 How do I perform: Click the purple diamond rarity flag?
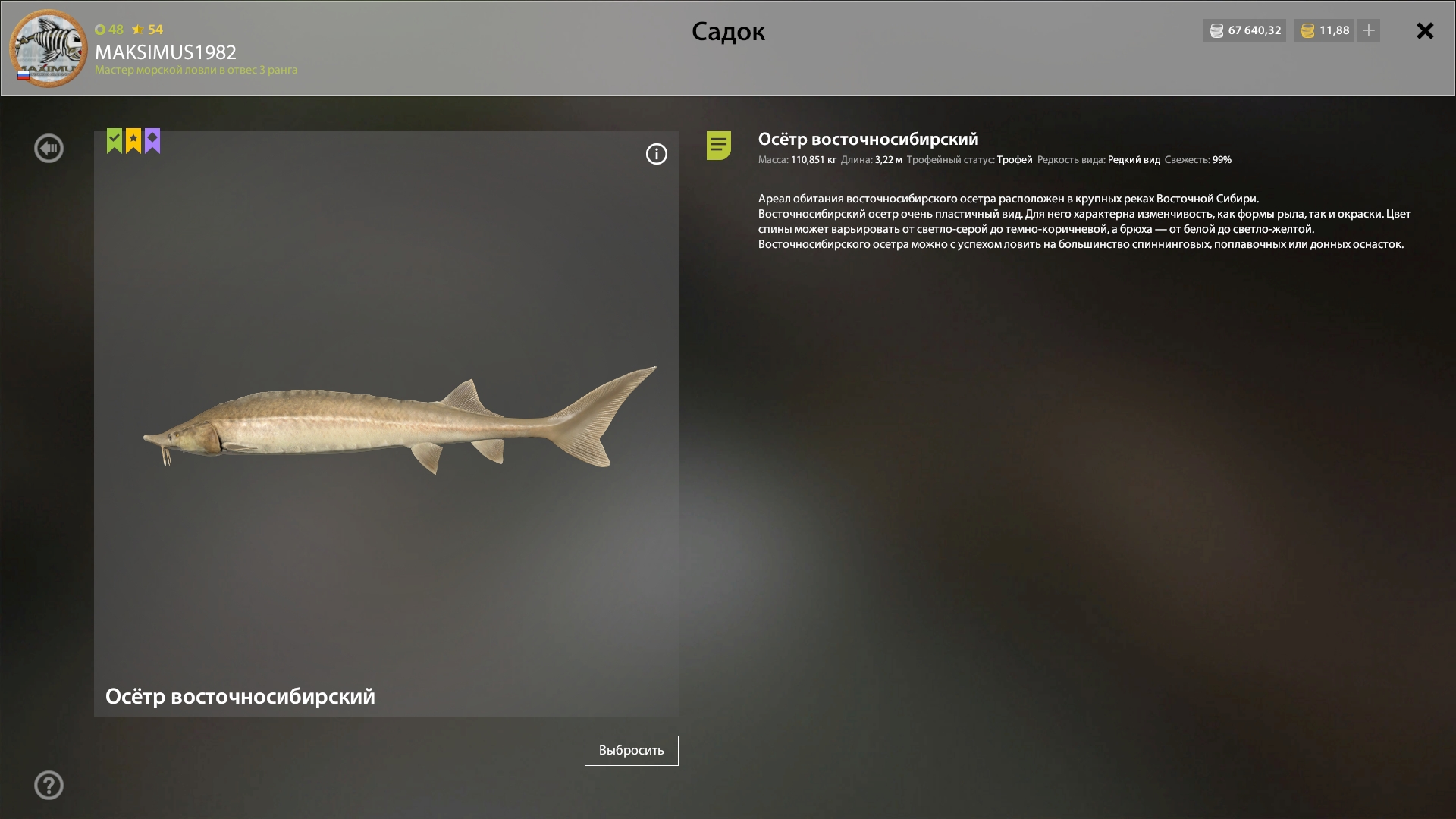coord(152,140)
